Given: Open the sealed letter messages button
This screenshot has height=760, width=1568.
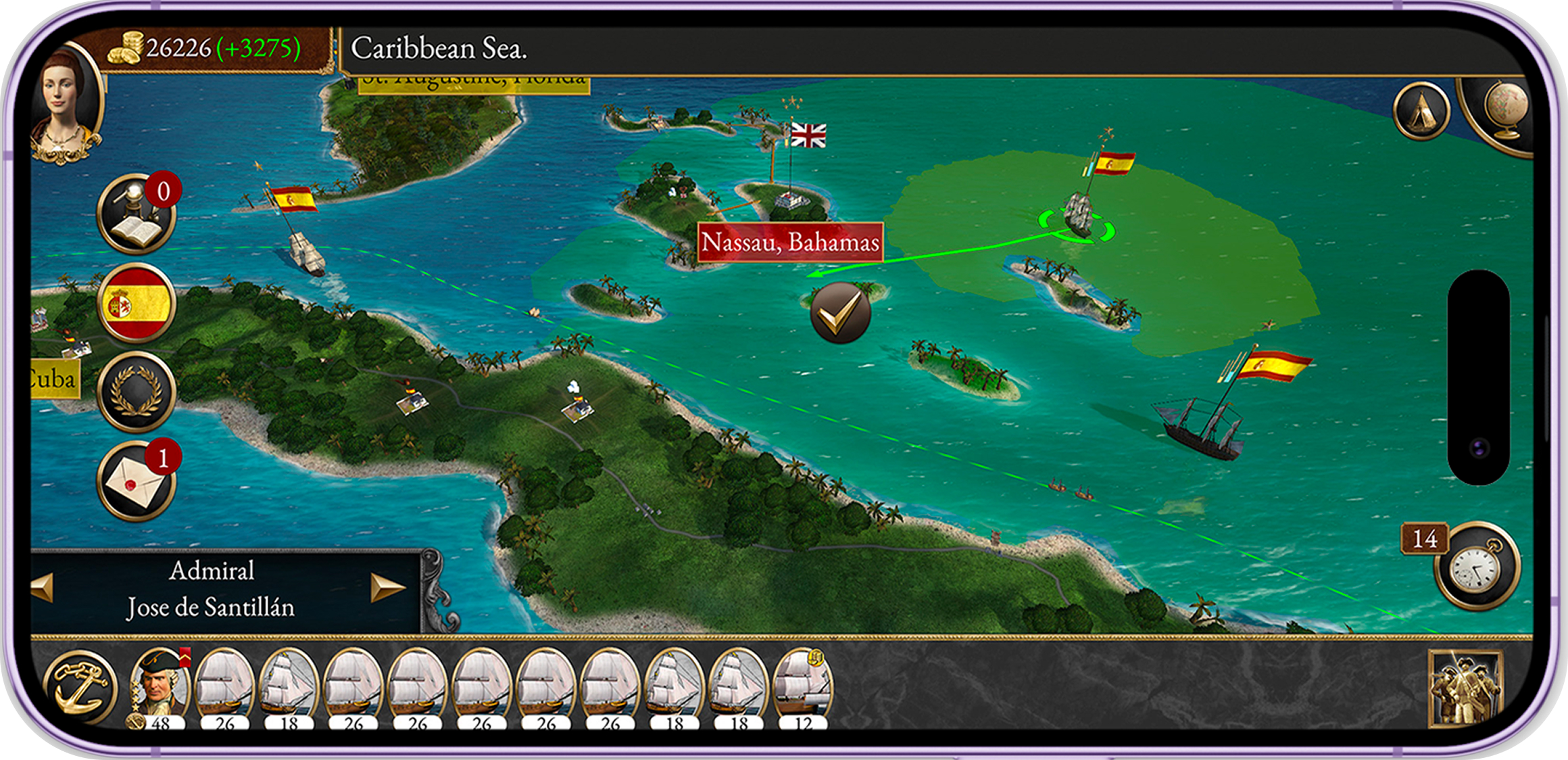Looking at the screenshot, I should click(x=137, y=481).
